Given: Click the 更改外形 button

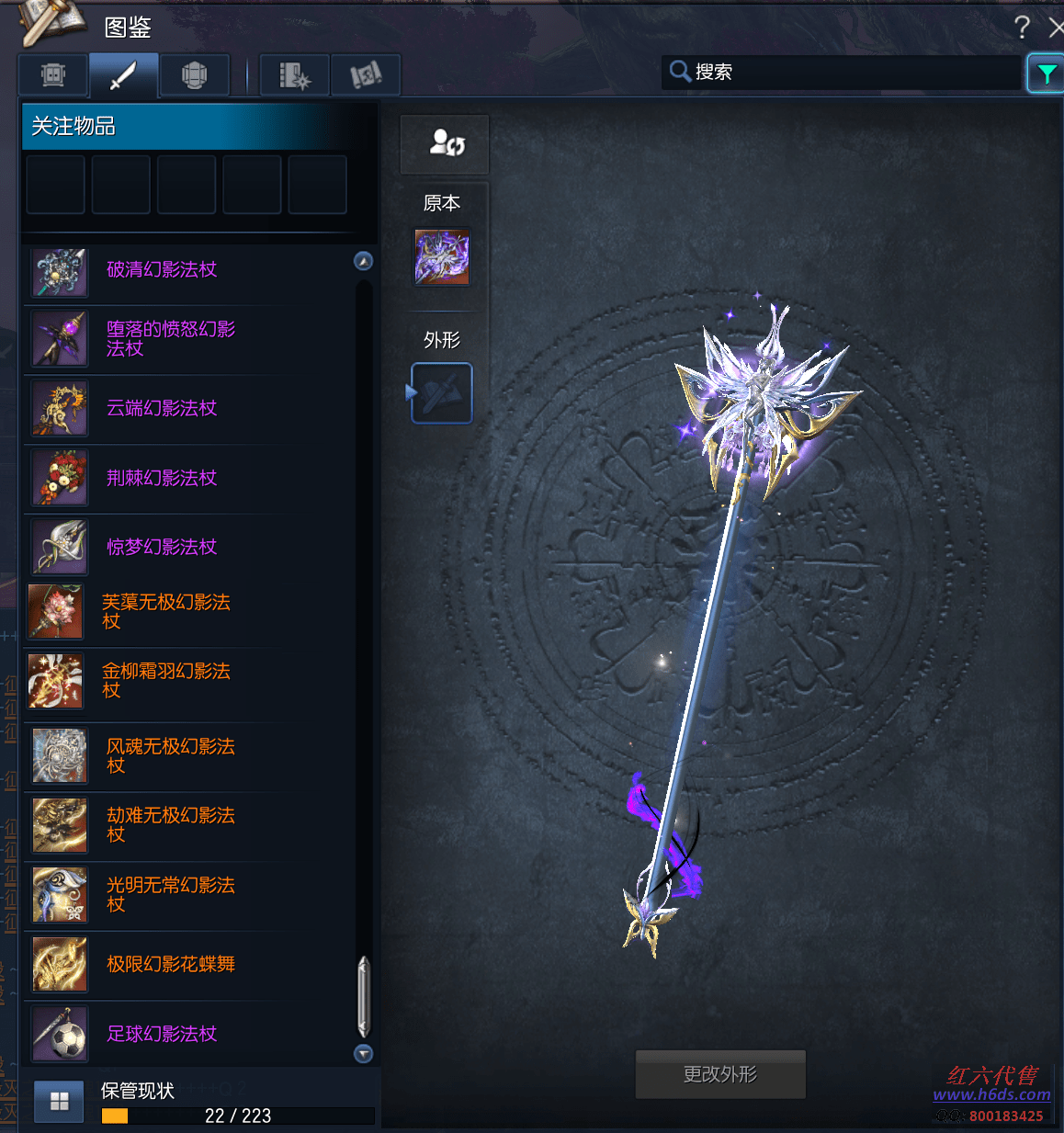Looking at the screenshot, I should point(720,1074).
